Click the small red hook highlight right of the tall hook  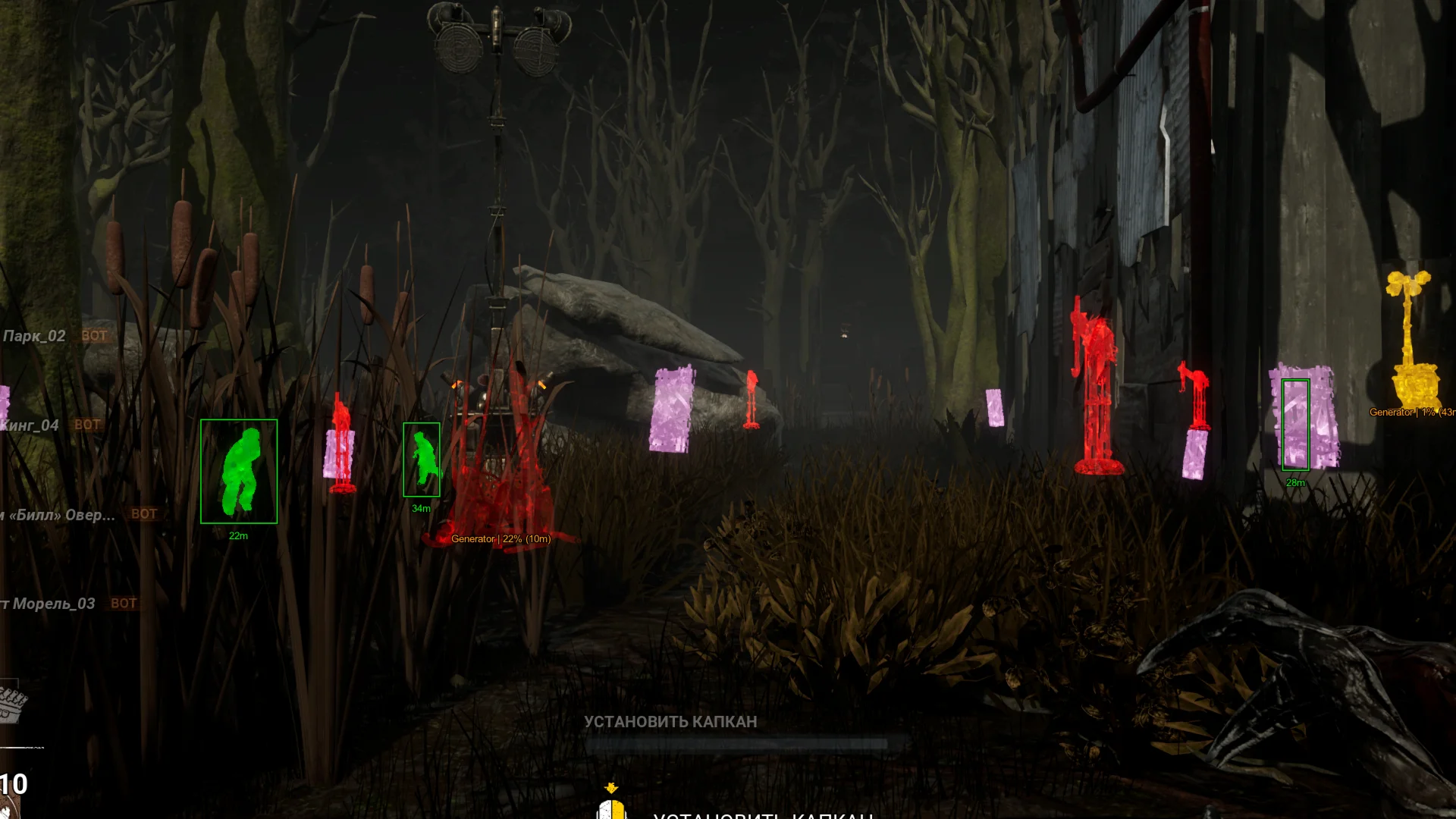(1195, 394)
